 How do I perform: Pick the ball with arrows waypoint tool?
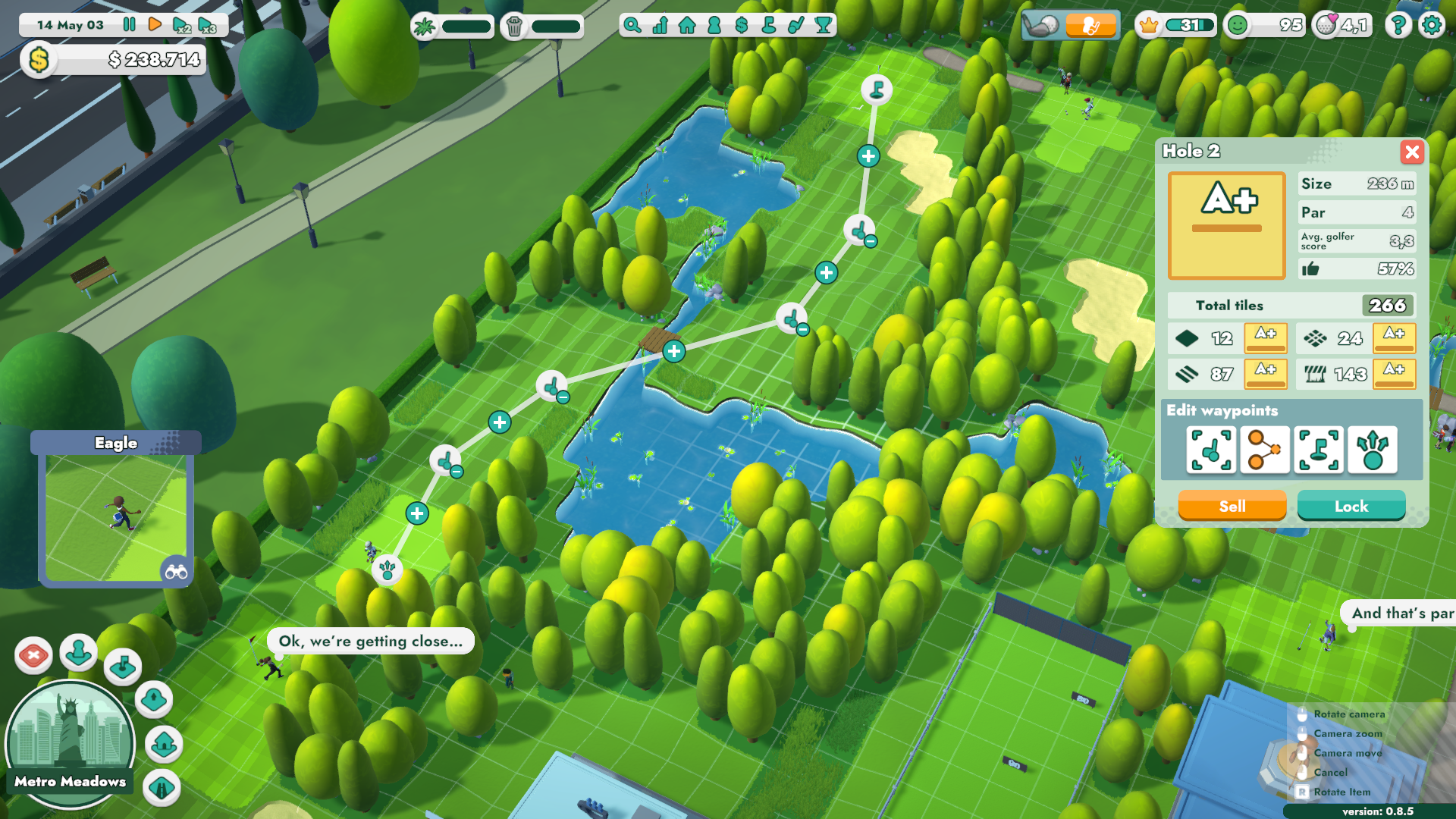tap(1373, 450)
